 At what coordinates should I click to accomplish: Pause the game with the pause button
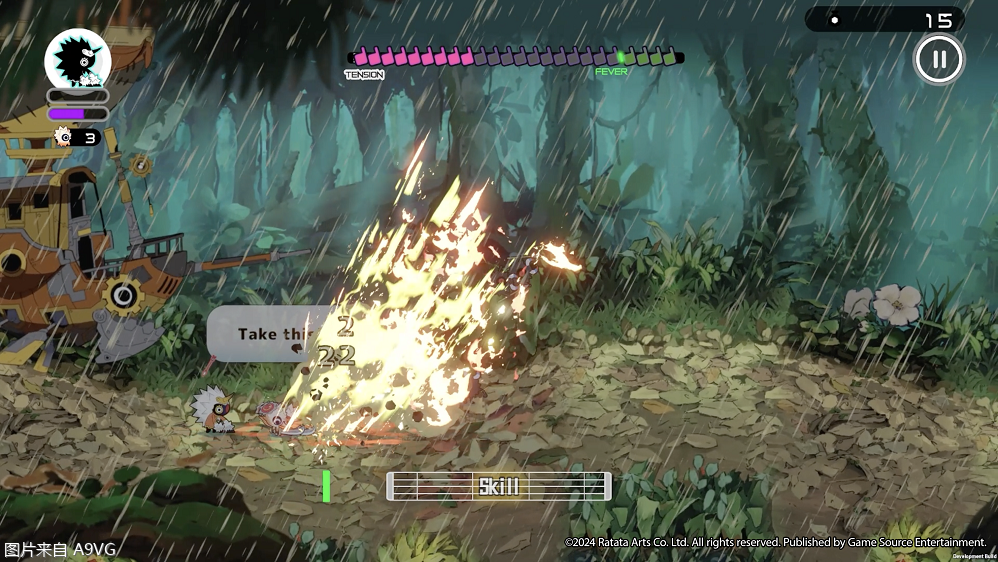938,59
